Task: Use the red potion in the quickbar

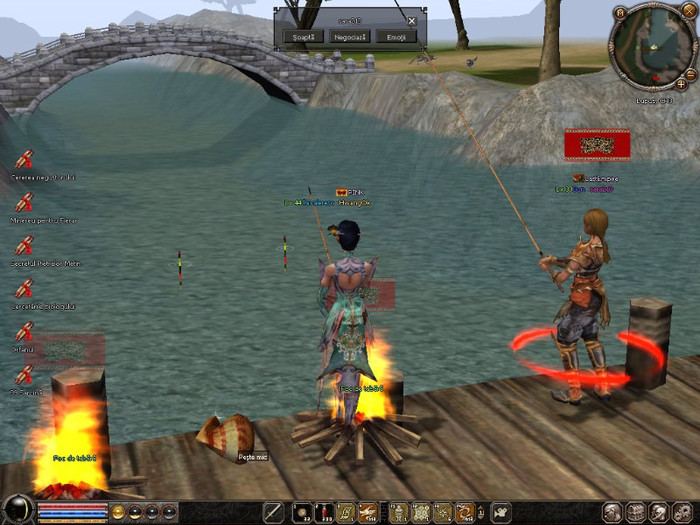Action: [x=322, y=513]
